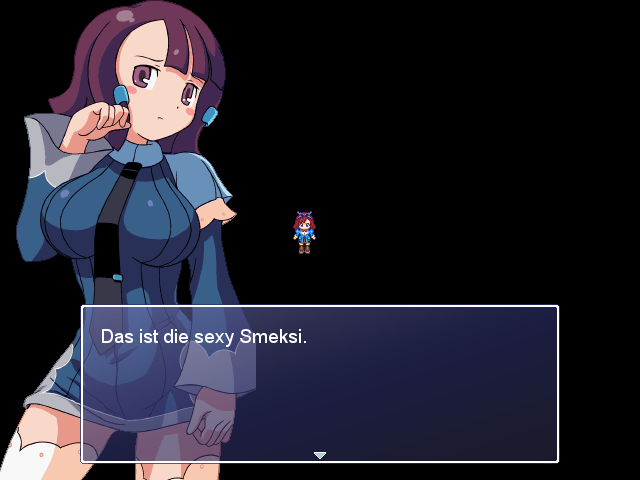Advance the 'Das ist die sexy Smeksi' dialogue box
This screenshot has width=640, height=480.
pyautogui.click(x=319, y=384)
